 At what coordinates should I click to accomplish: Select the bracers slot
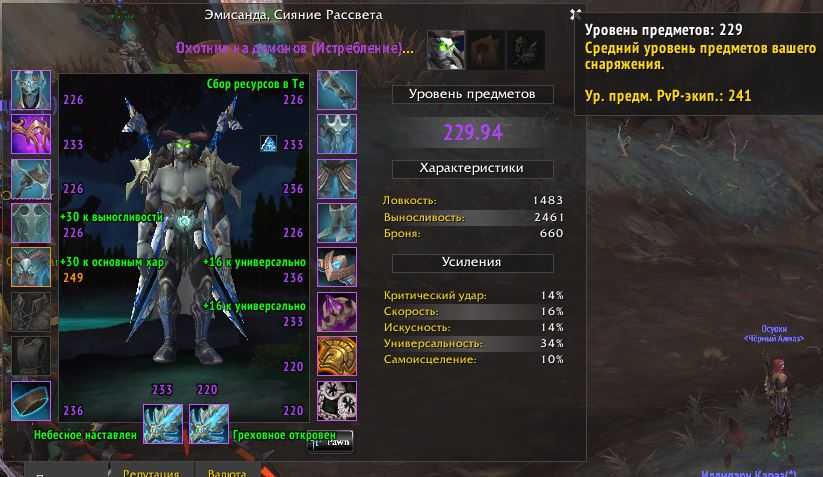30,400
